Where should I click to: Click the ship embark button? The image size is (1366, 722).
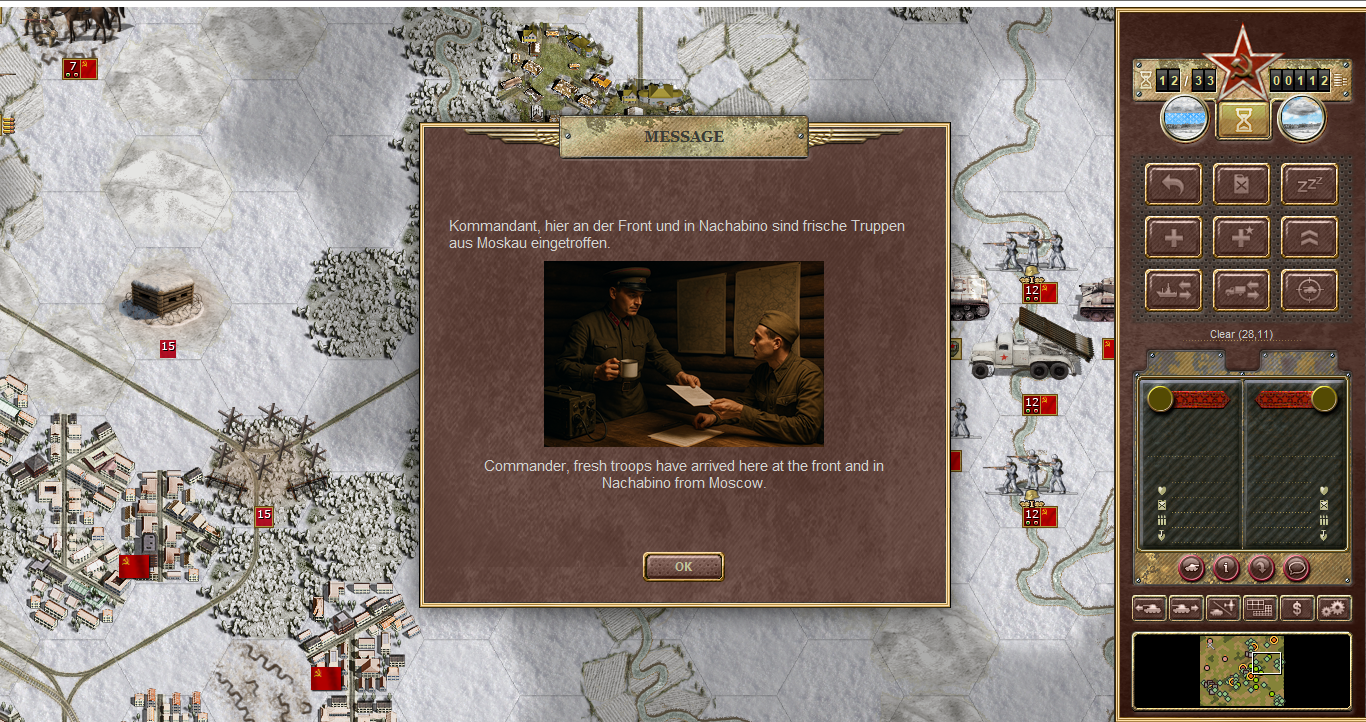(x=1174, y=290)
